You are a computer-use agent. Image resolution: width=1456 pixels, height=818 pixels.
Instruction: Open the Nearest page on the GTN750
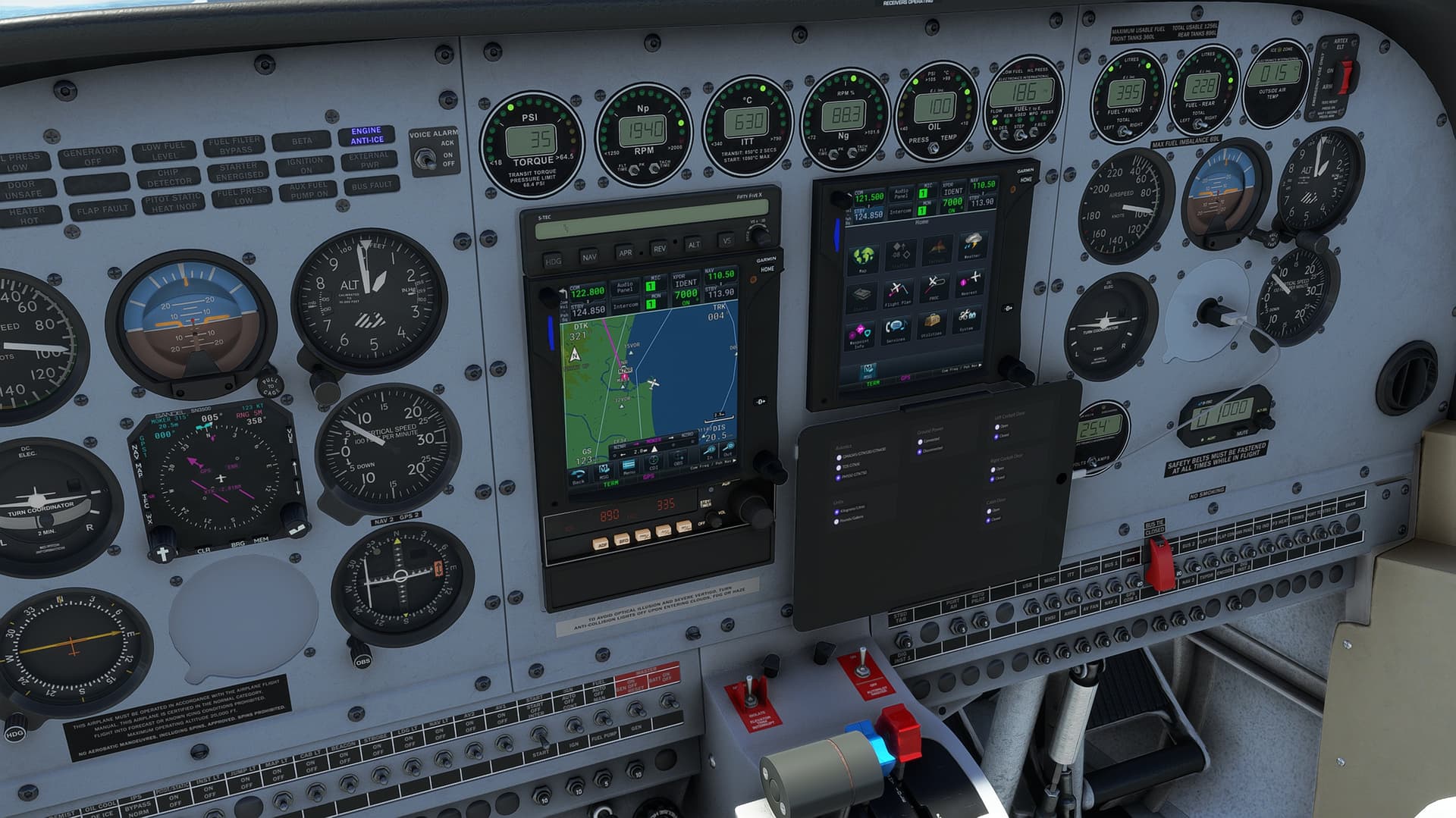point(971,284)
